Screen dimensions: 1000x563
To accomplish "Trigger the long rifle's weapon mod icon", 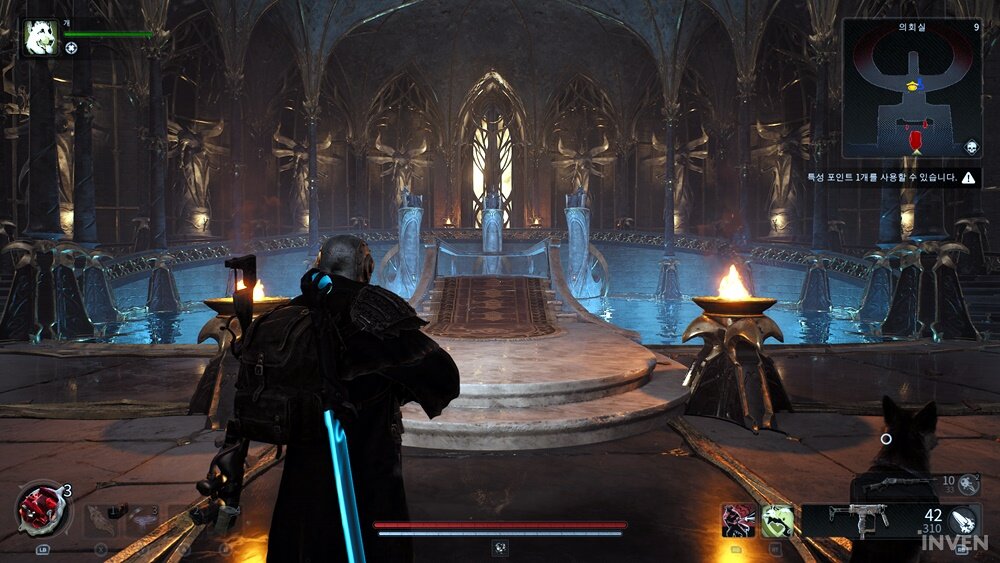I will tap(968, 484).
